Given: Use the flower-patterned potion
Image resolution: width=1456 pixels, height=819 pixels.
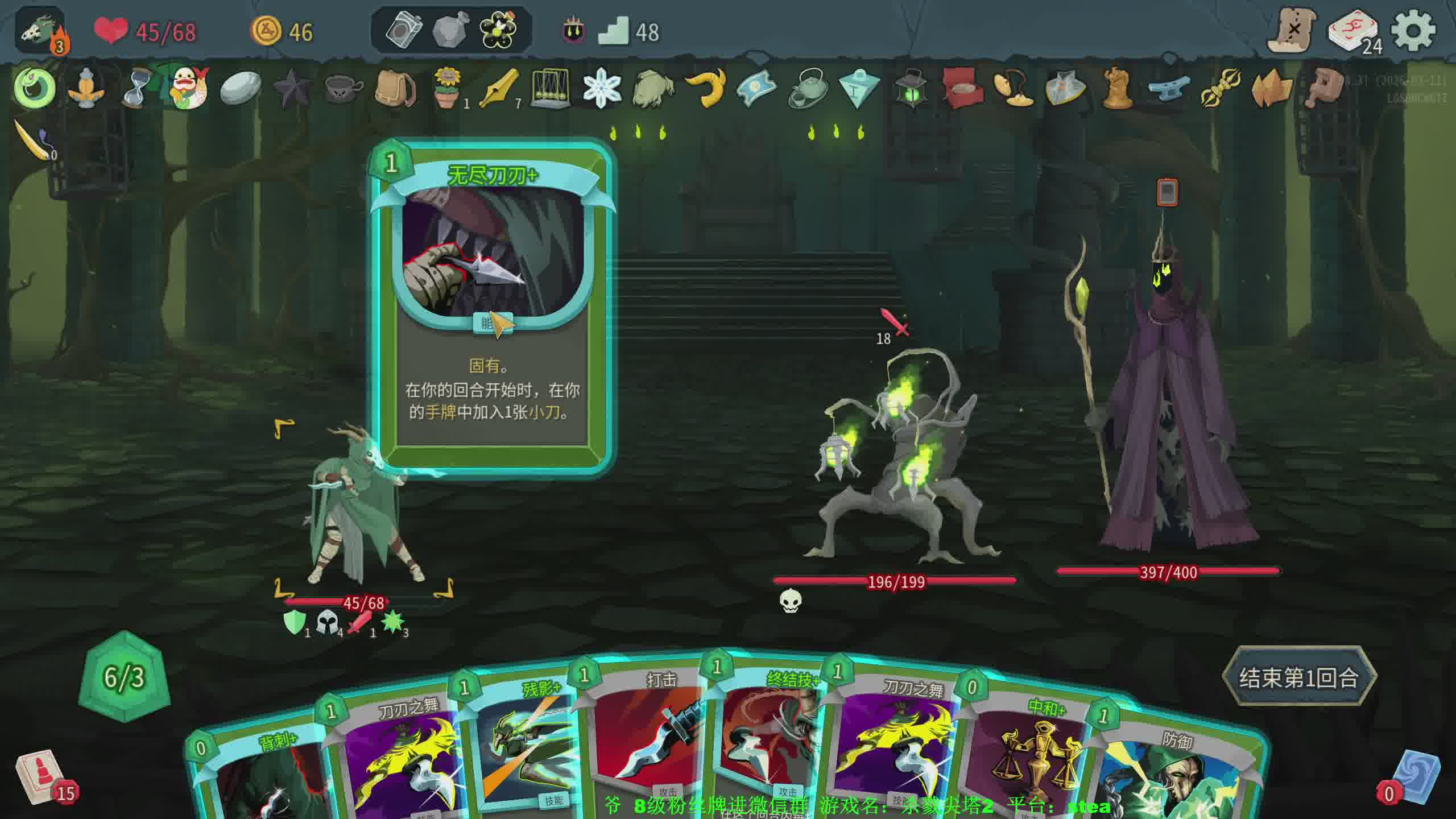Looking at the screenshot, I should click(x=499, y=30).
